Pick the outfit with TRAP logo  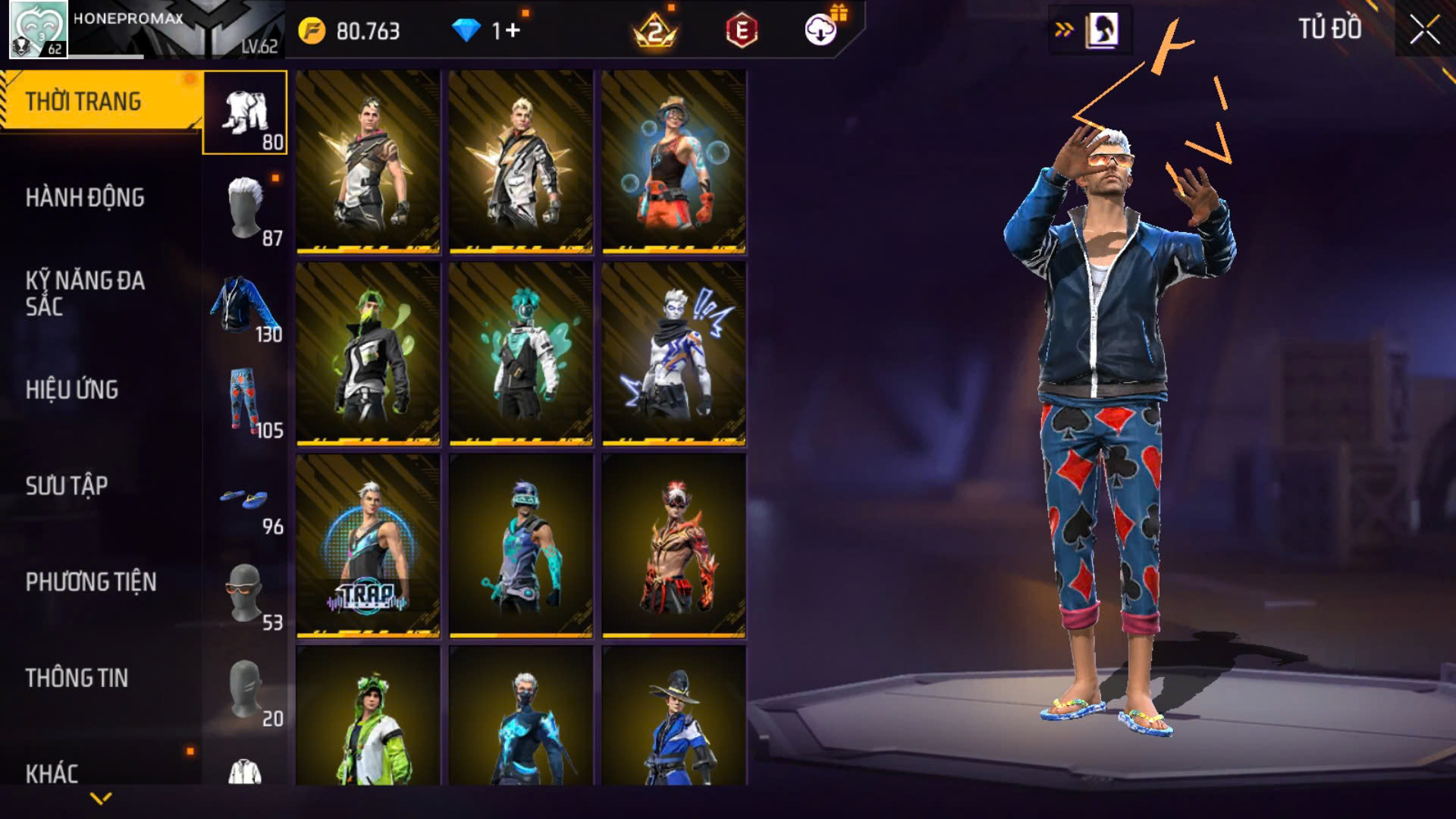click(x=368, y=546)
